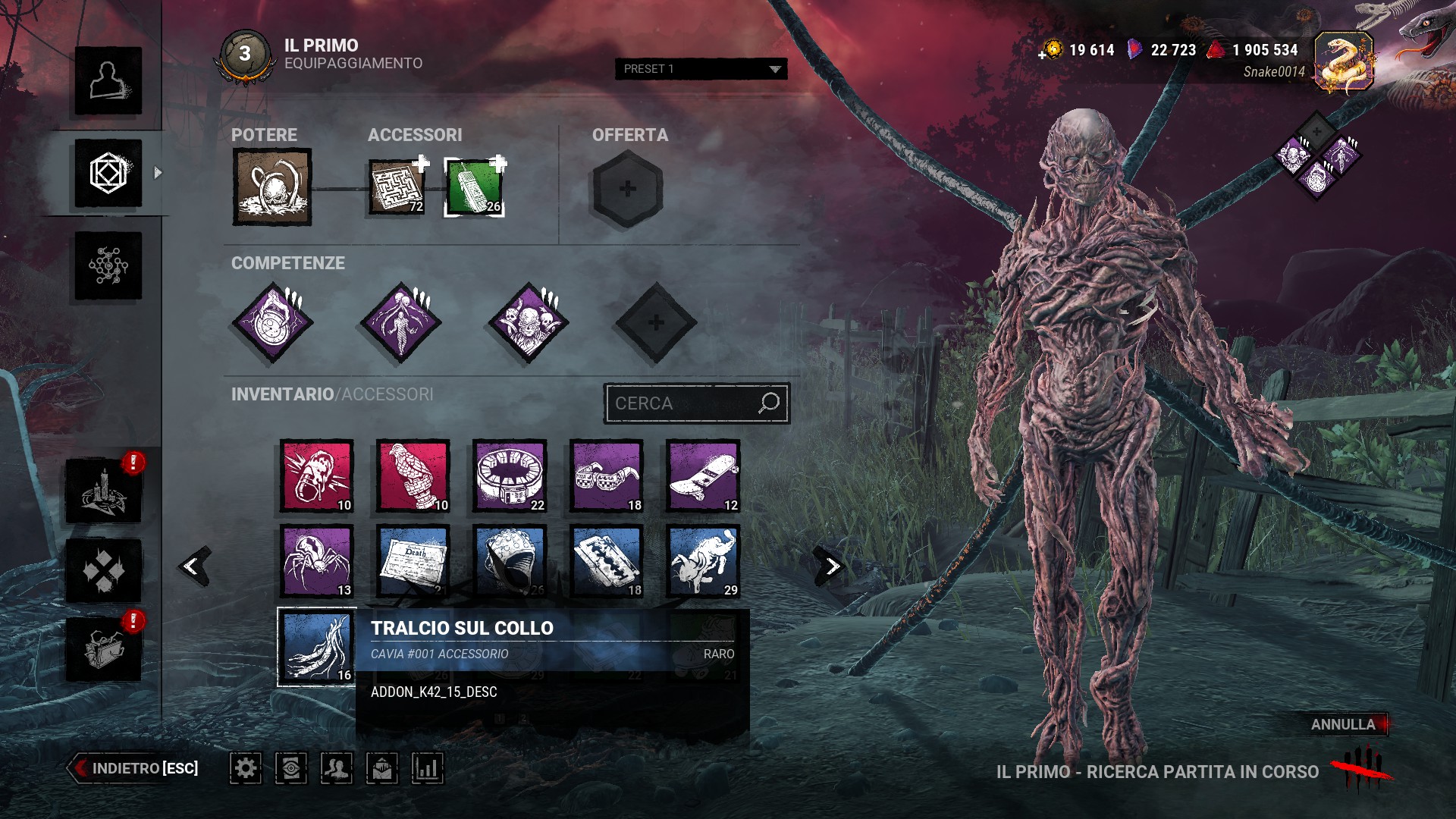Open the statistics bar chart icon
The image size is (1456, 819).
pos(428,768)
